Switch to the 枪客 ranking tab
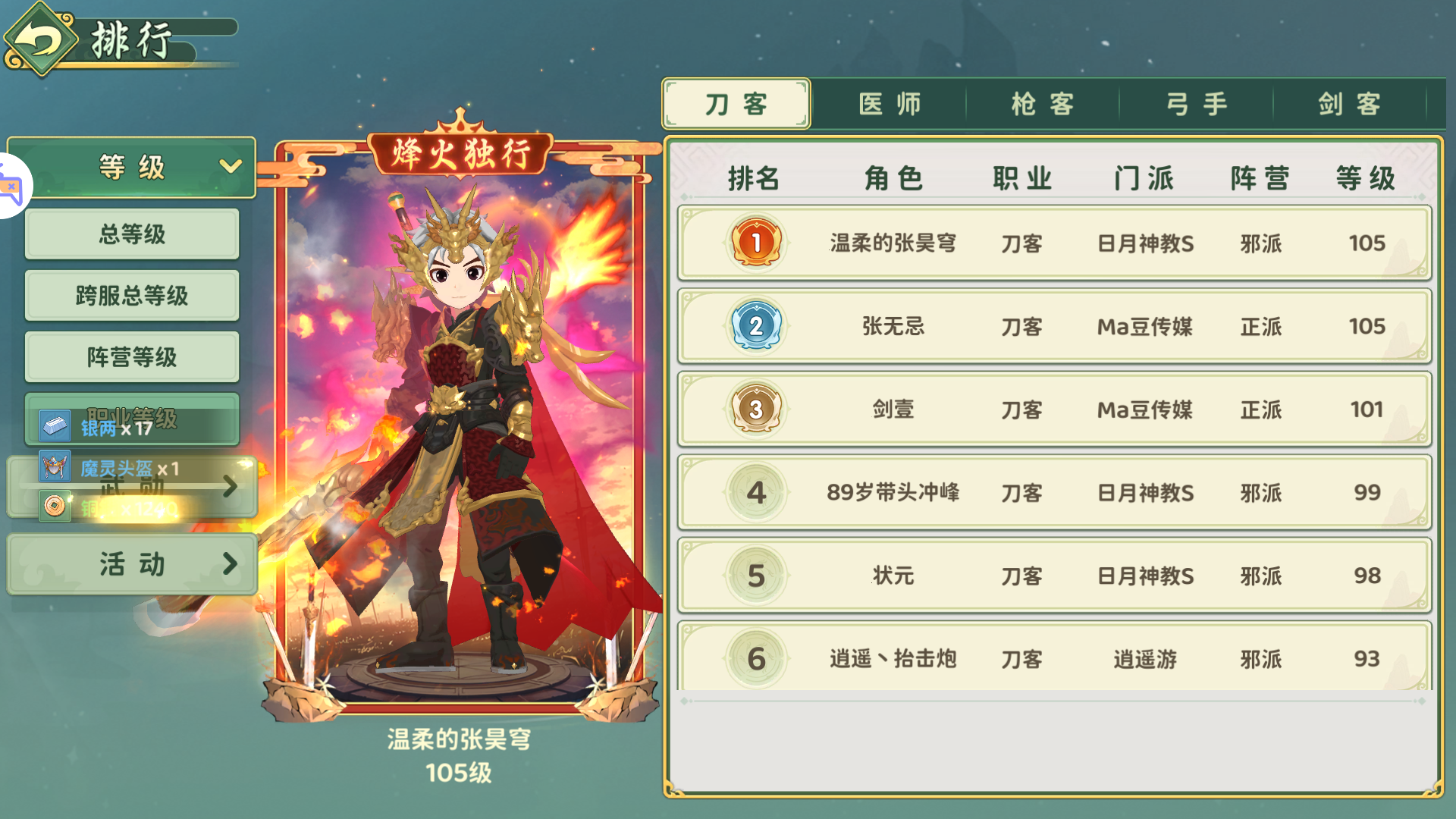Screen dimensions: 1456x819 pyautogui.click(x=1043, y=104)
